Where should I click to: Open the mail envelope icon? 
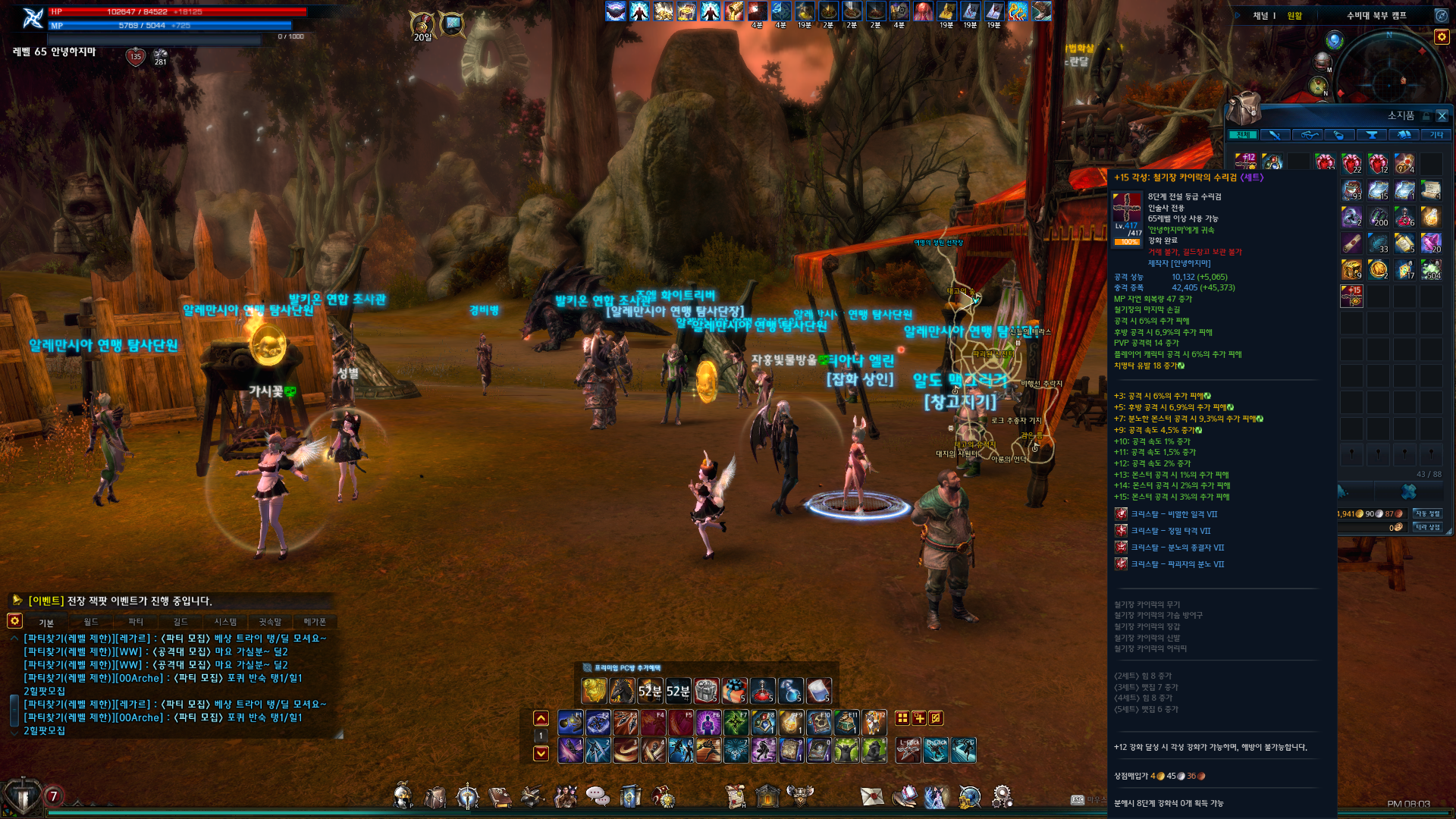tap(872, 796)
